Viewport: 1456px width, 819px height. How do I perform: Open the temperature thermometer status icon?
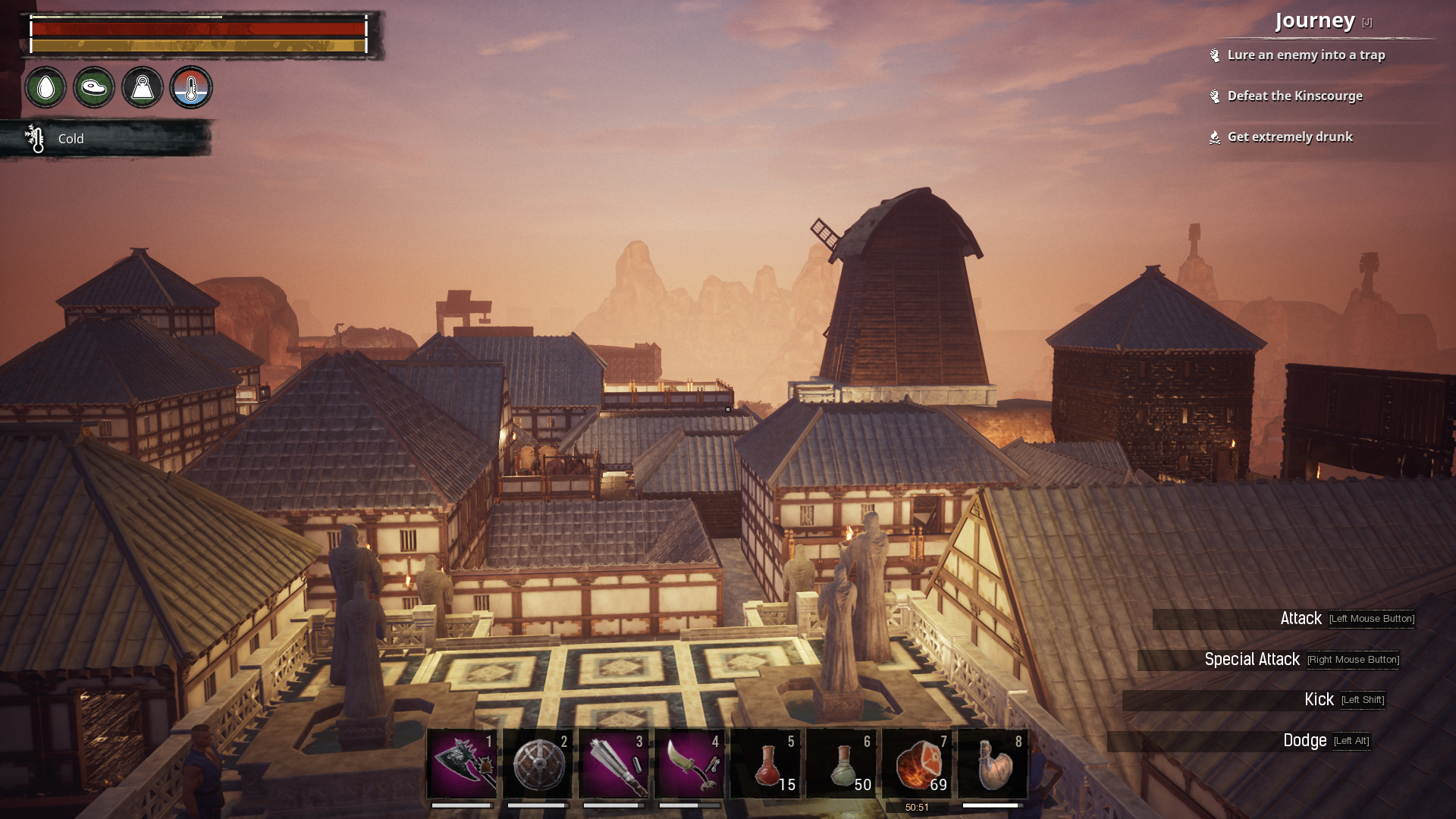190,88
